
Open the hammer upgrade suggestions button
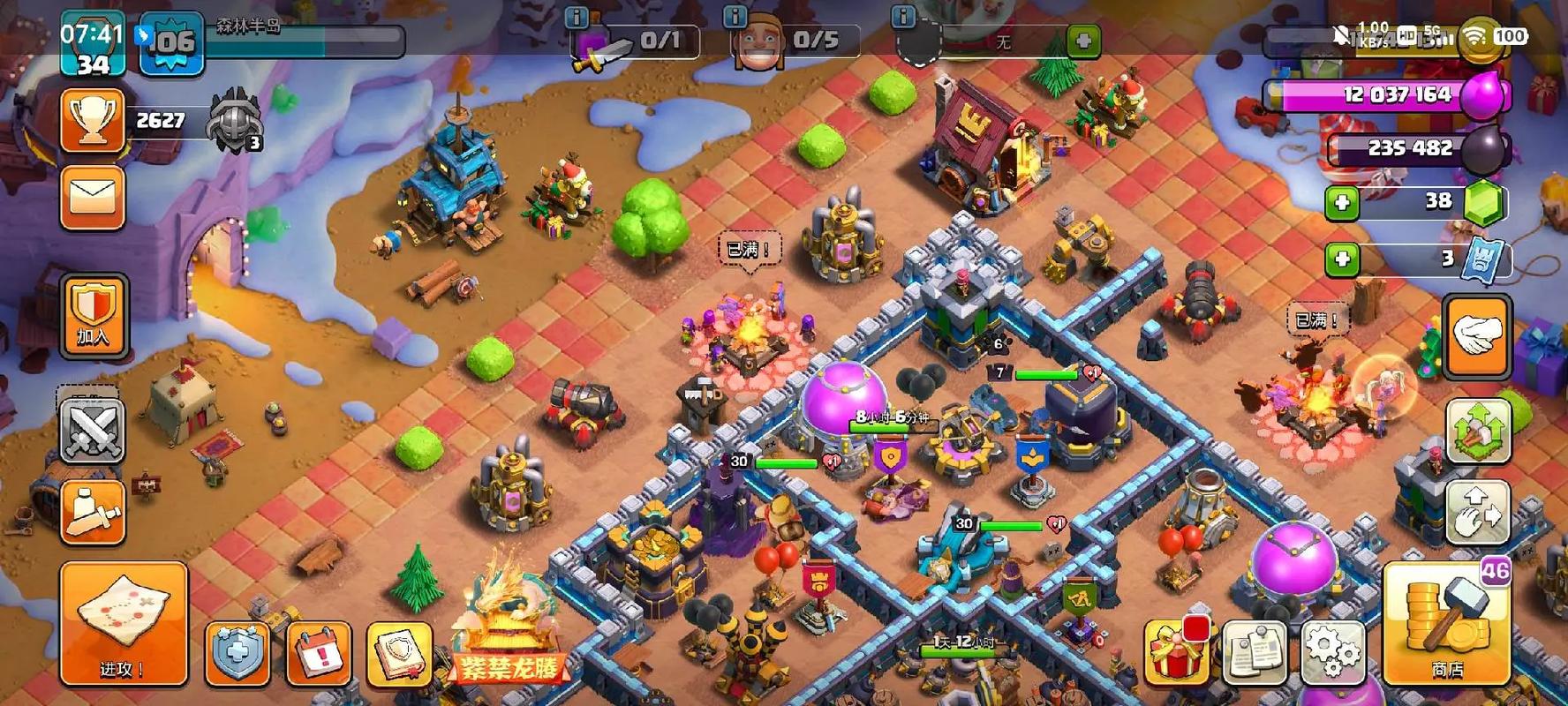click(x=1477, y=430)
